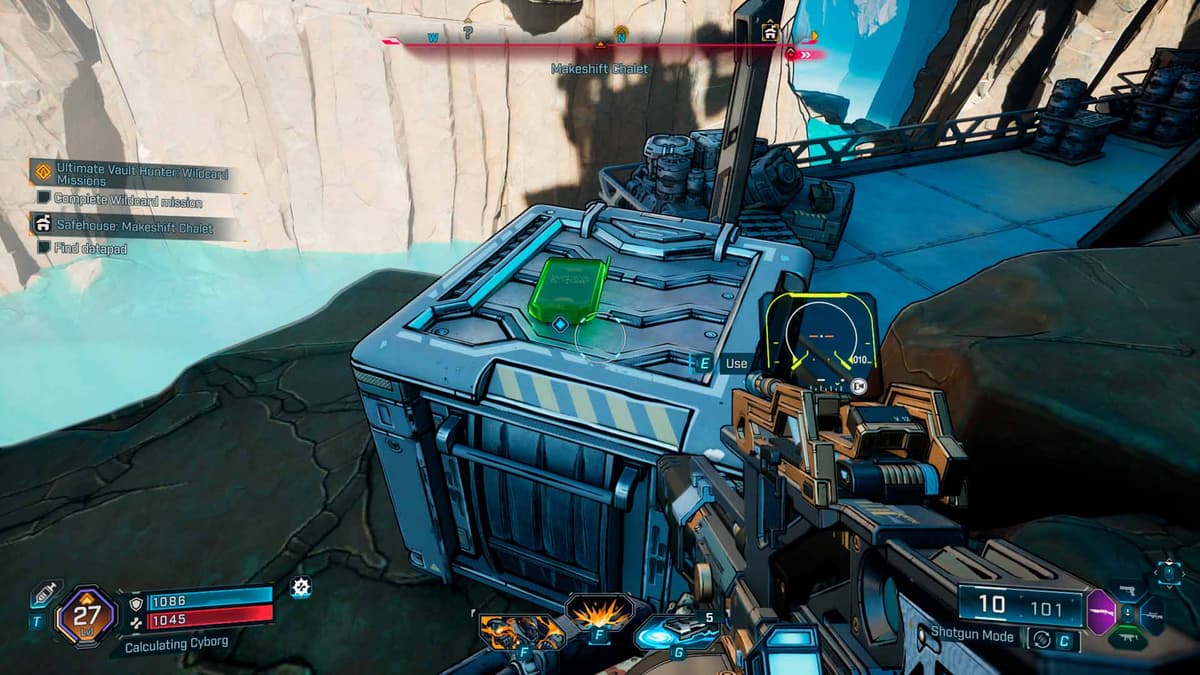Open the level 27 character badge
The image size is (1200, 675).
pos(87,615)
